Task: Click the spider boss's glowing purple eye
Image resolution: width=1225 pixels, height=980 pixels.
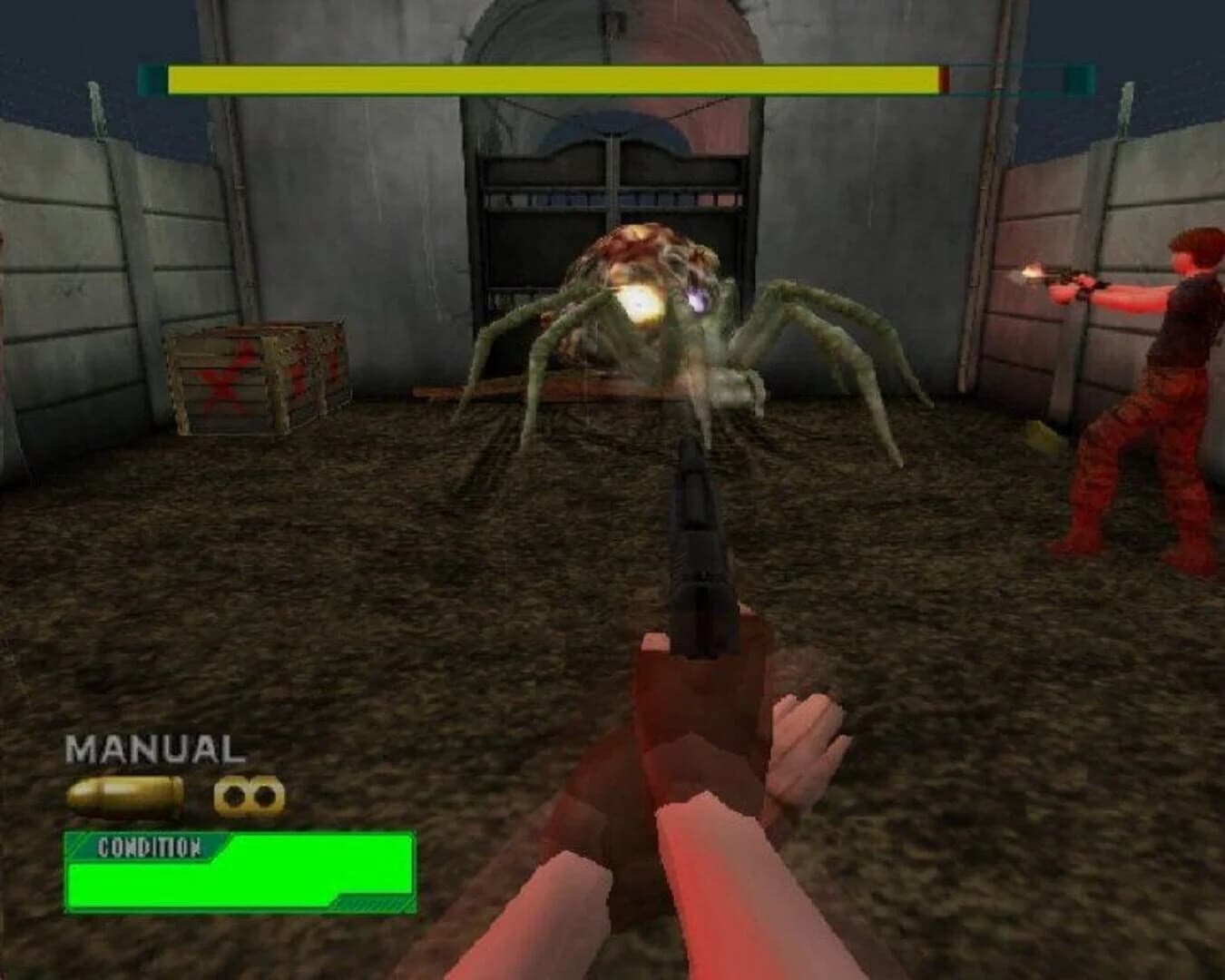Action: [697, 299]
